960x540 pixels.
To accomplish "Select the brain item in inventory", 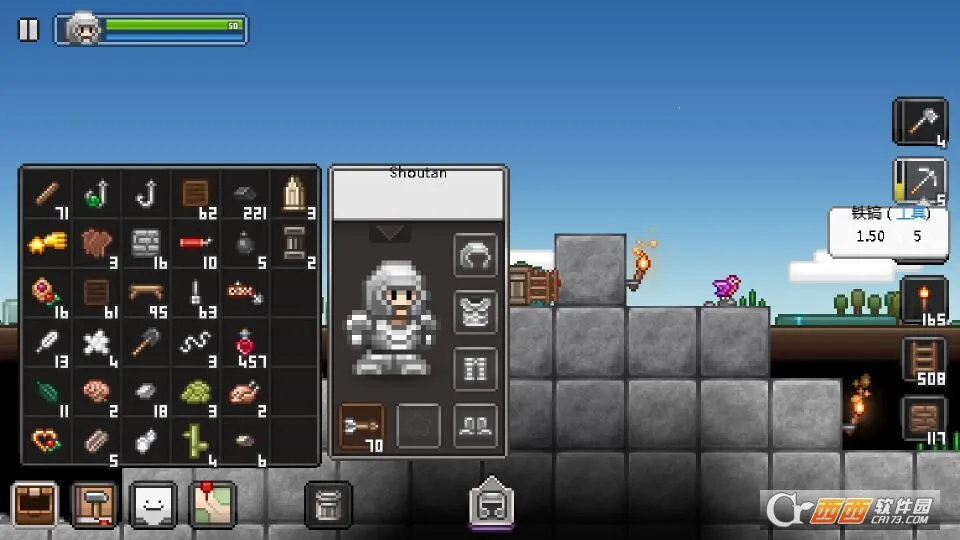I will 98,391.
